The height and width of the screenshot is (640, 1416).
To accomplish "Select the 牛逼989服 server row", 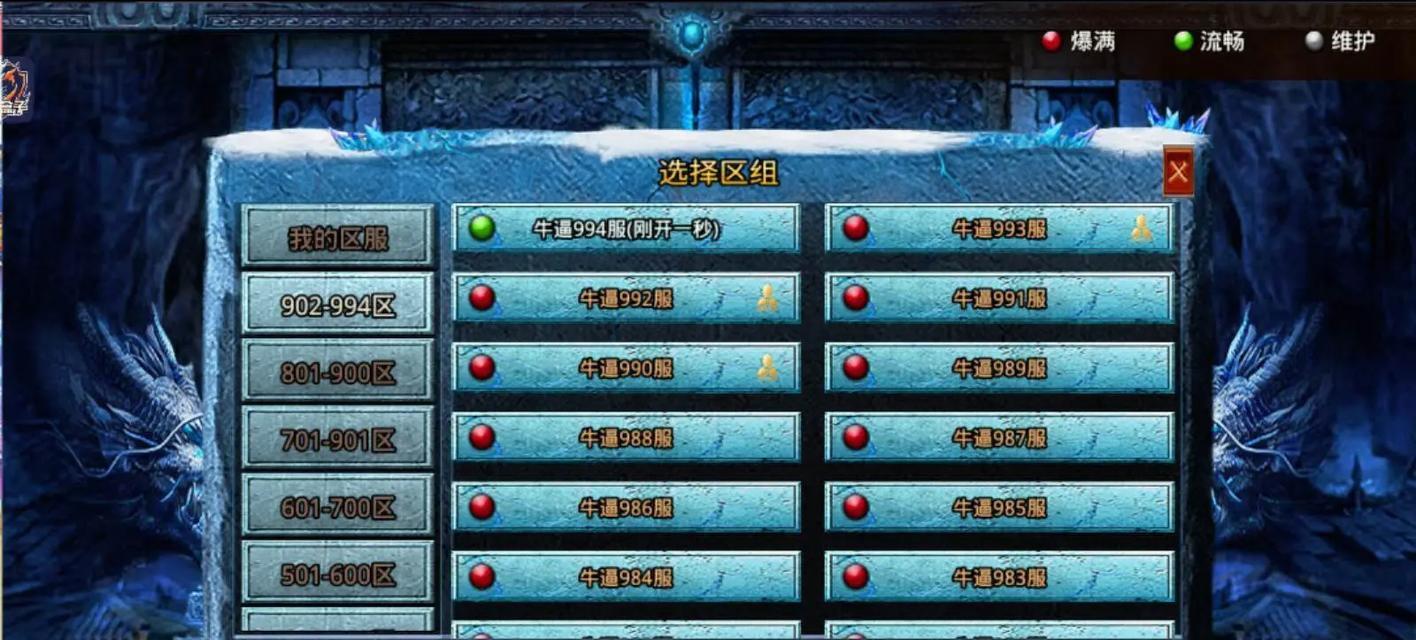I will (x=999, y=368).
